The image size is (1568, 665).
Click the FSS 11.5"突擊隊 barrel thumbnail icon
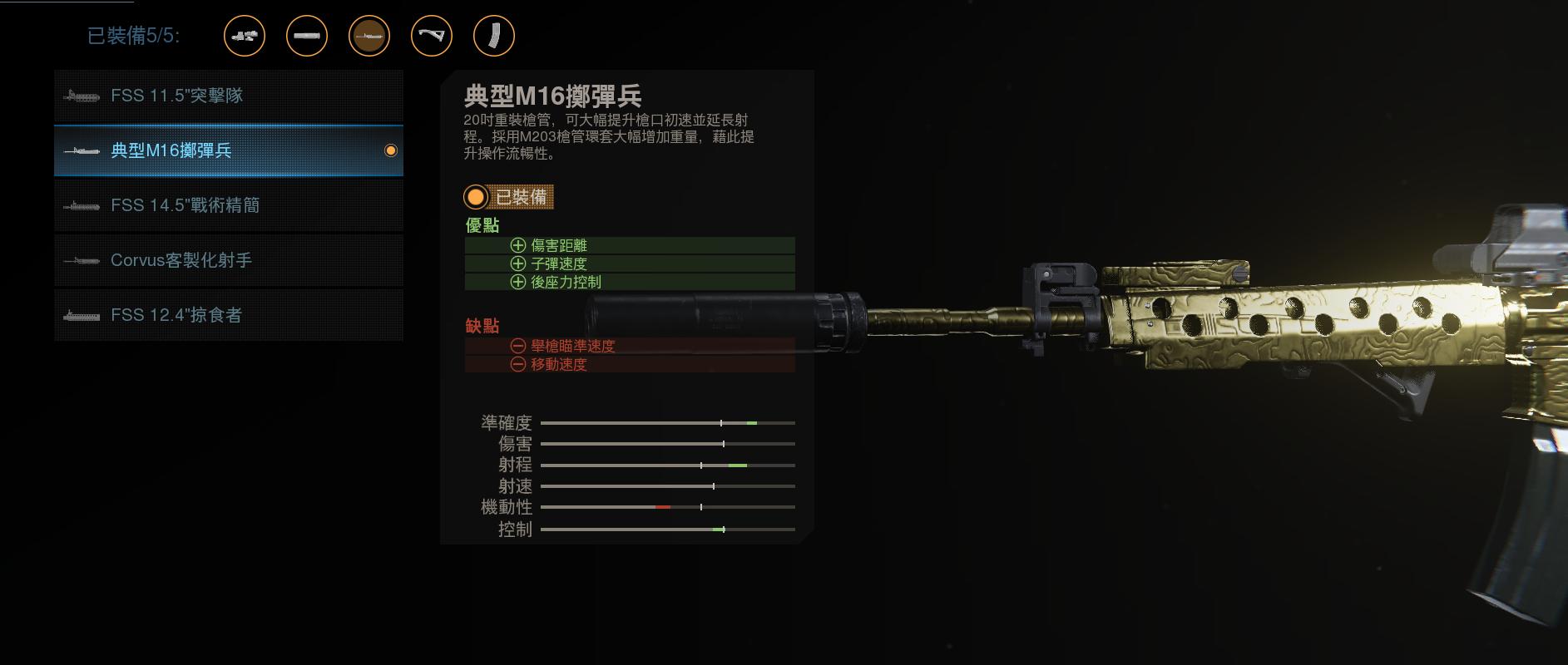80,96
